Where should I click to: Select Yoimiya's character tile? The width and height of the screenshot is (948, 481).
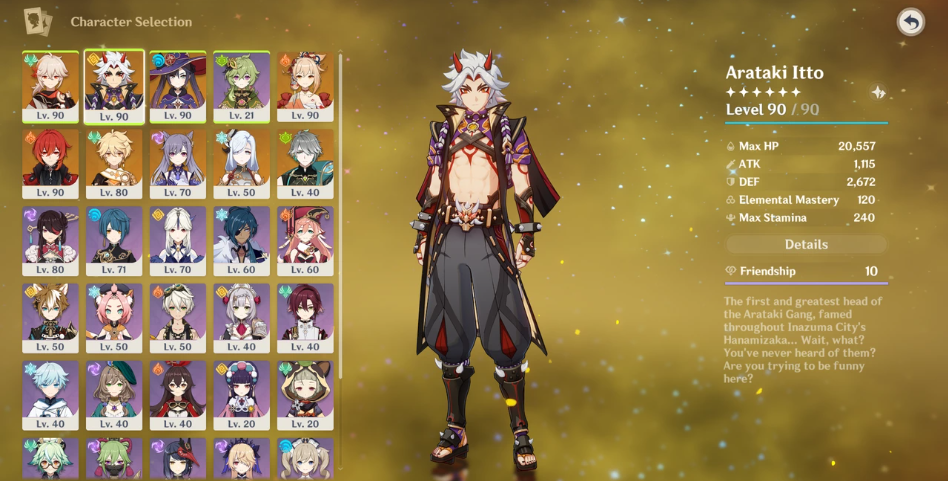[304, 86]
